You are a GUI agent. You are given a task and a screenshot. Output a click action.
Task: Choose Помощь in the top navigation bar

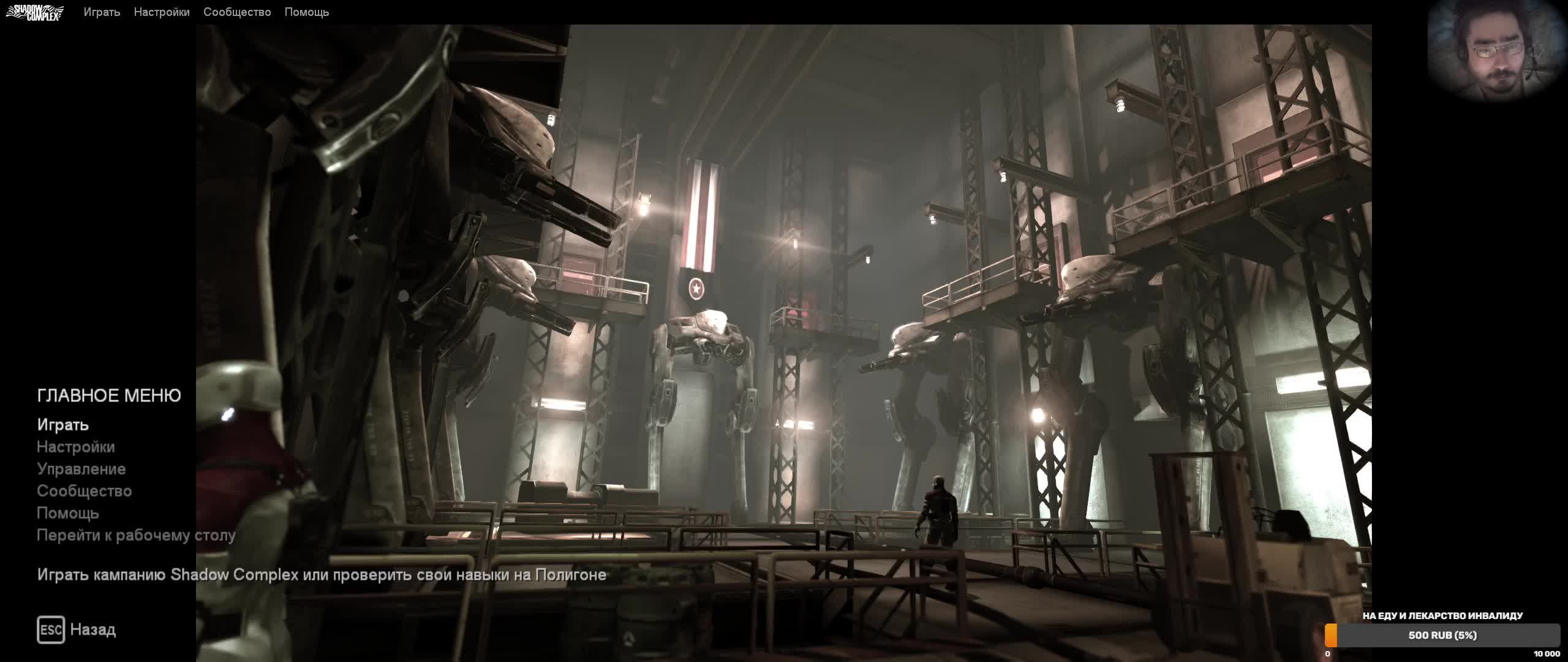[x=307, y=12]
